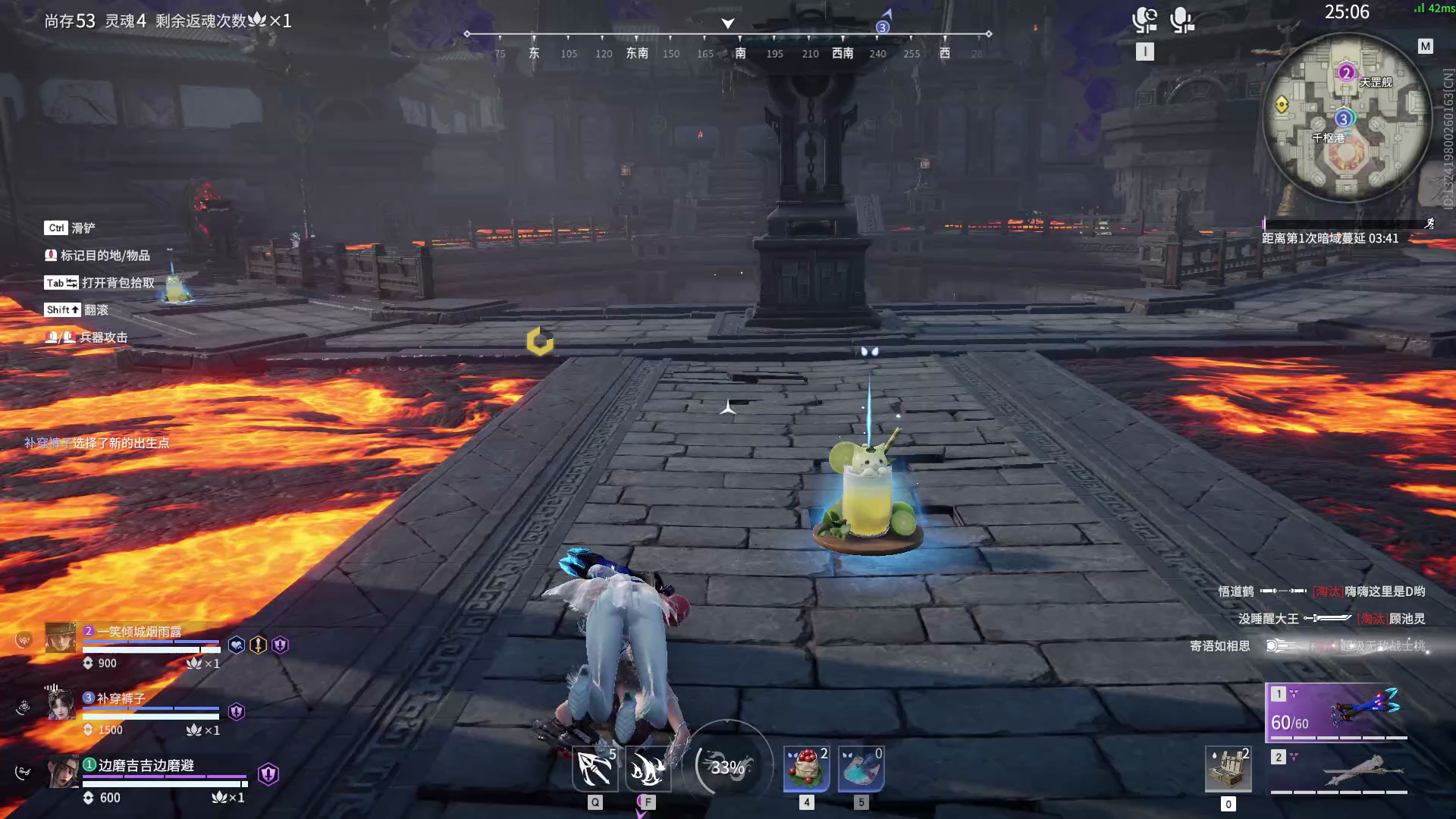The image size is (1456, 819).
Task: Click teammate marker 2 on the minimap
Action: coord(1346,73)
